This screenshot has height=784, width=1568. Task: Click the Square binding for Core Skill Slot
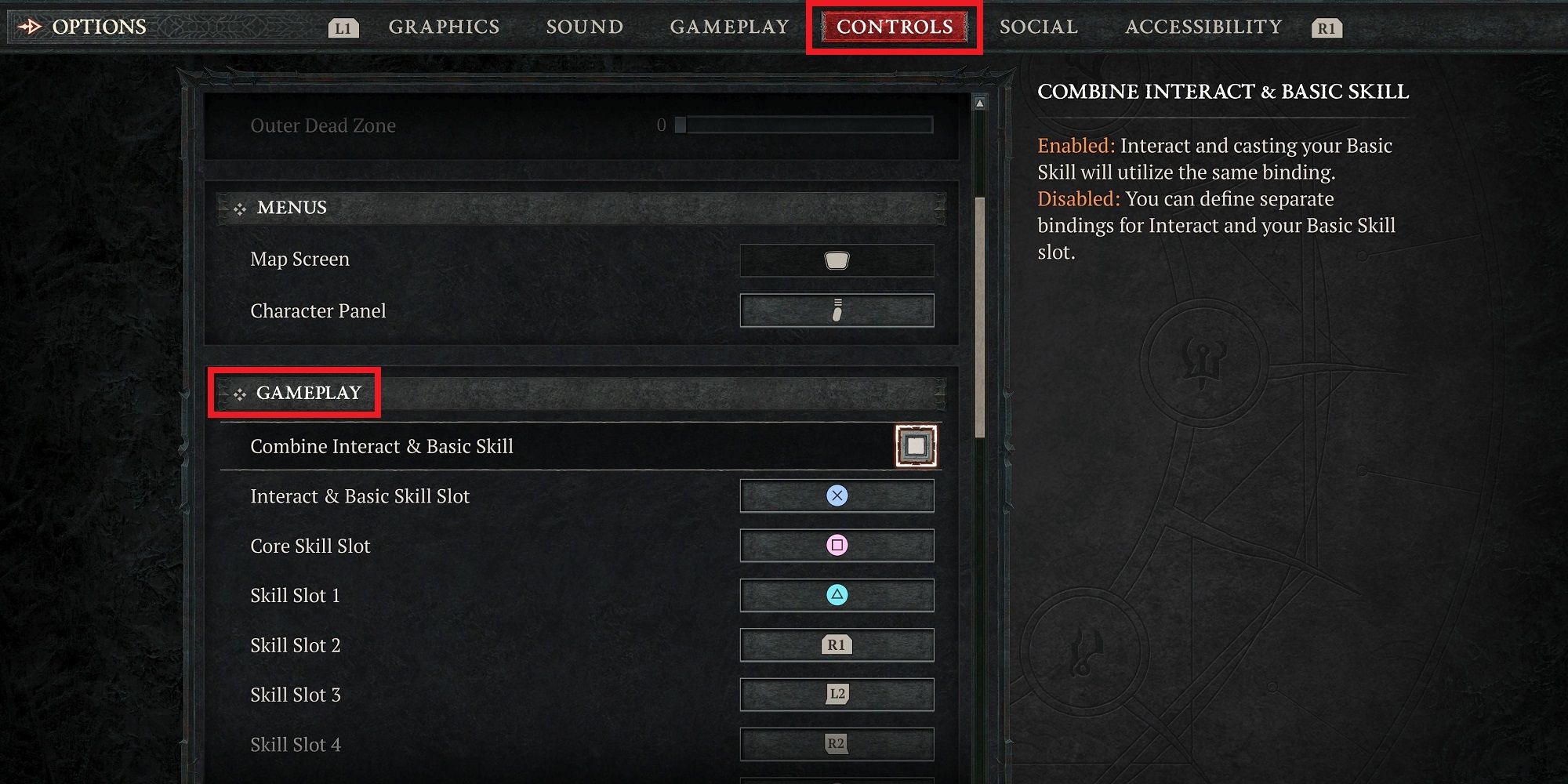tap(836, 546)
